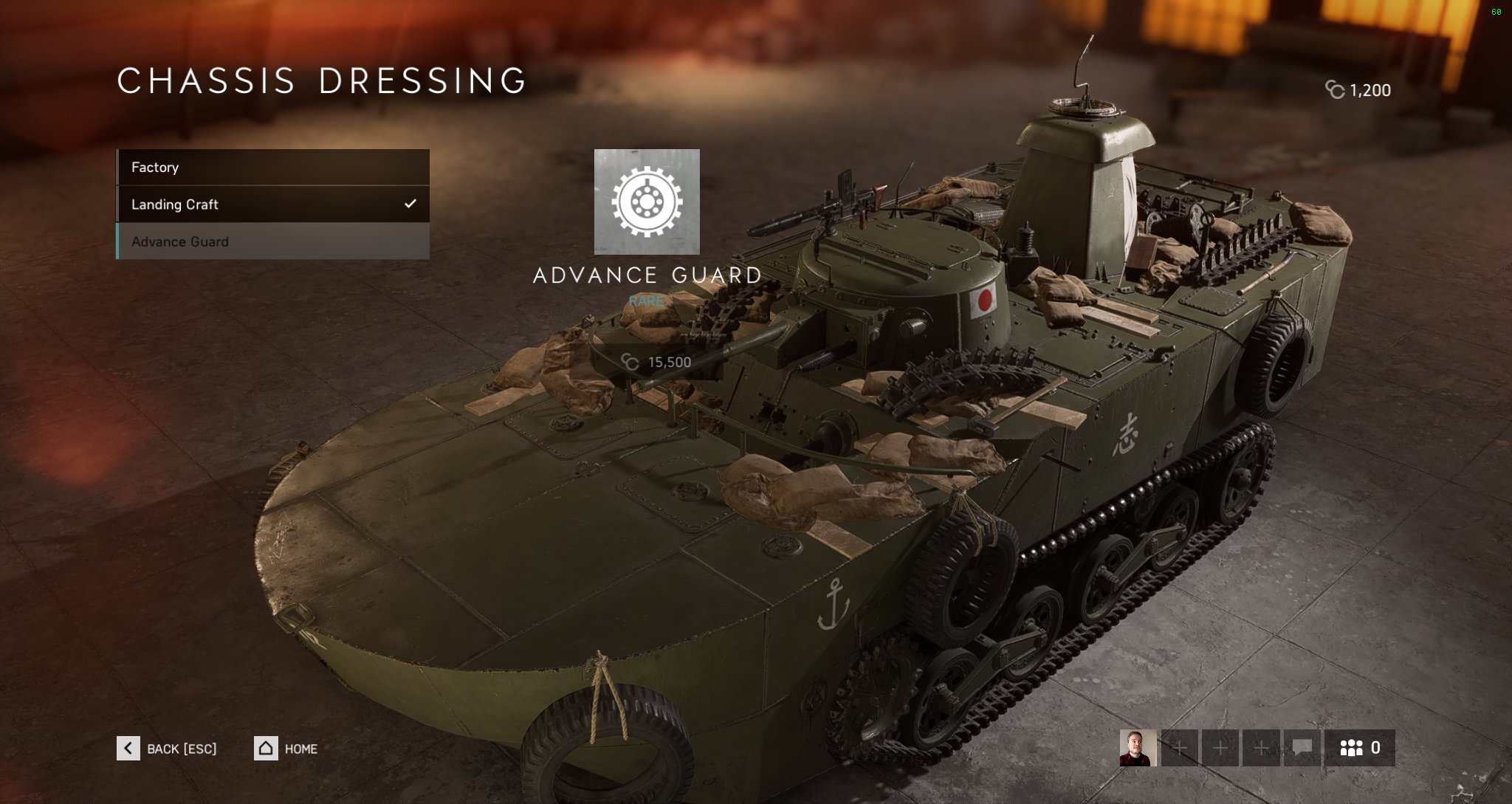Click the Advance Guard gear thumbnail

[x=647, y=202]
